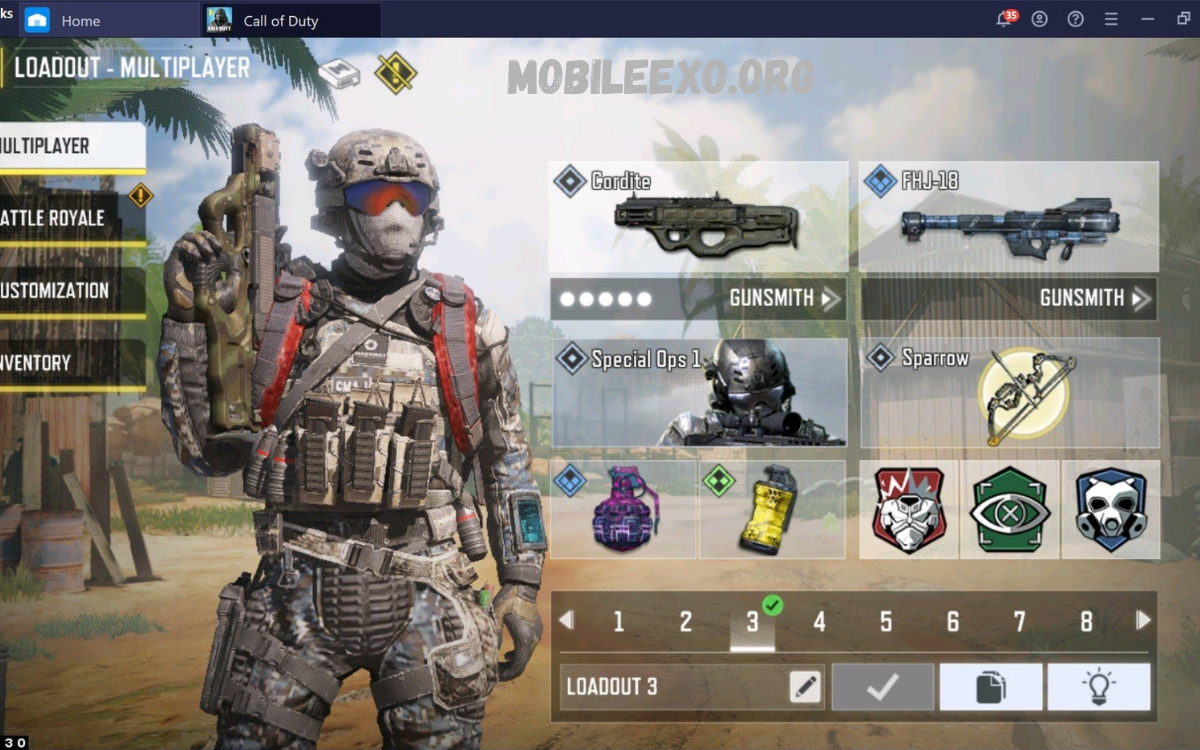Copy the loadout with the duplicate button
Viewport: 1200px width, 750px height.
point(990,687)
